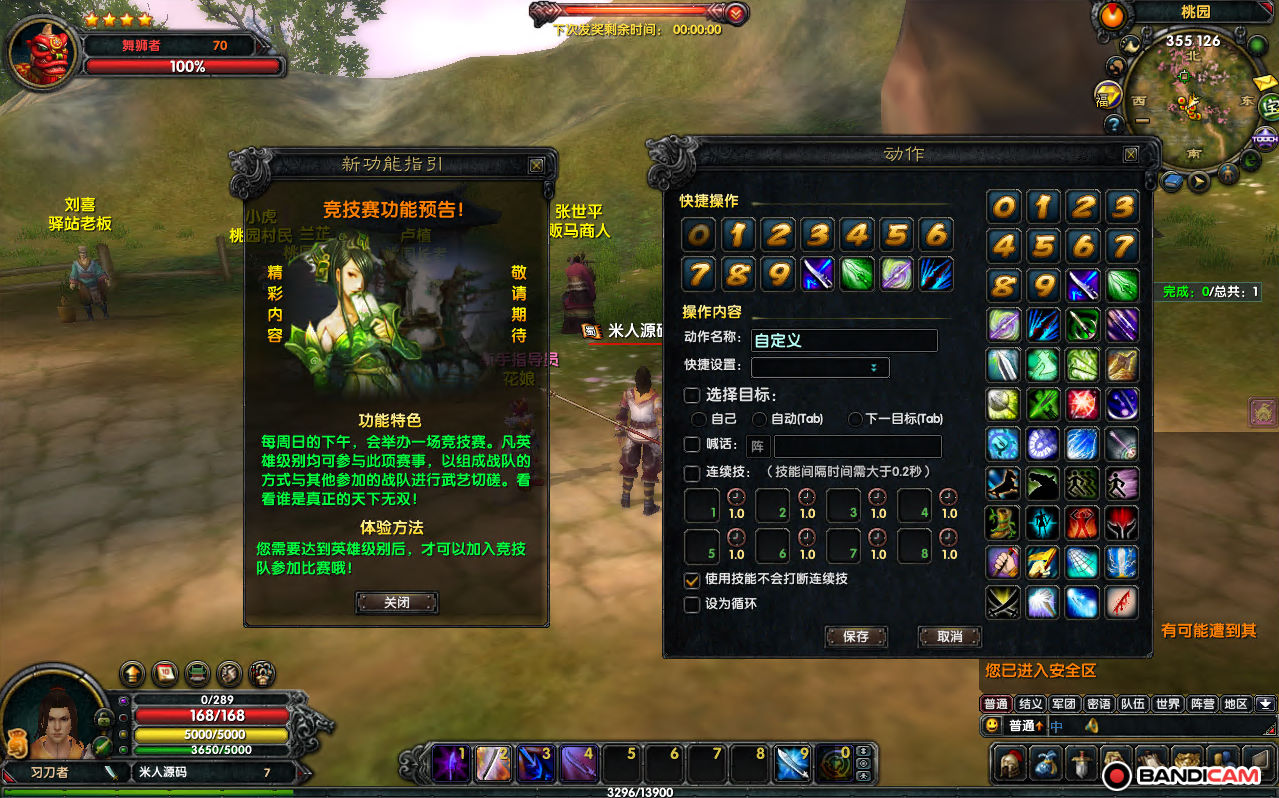
Task: Save the custom action with 保存
Action: [856, 637]
